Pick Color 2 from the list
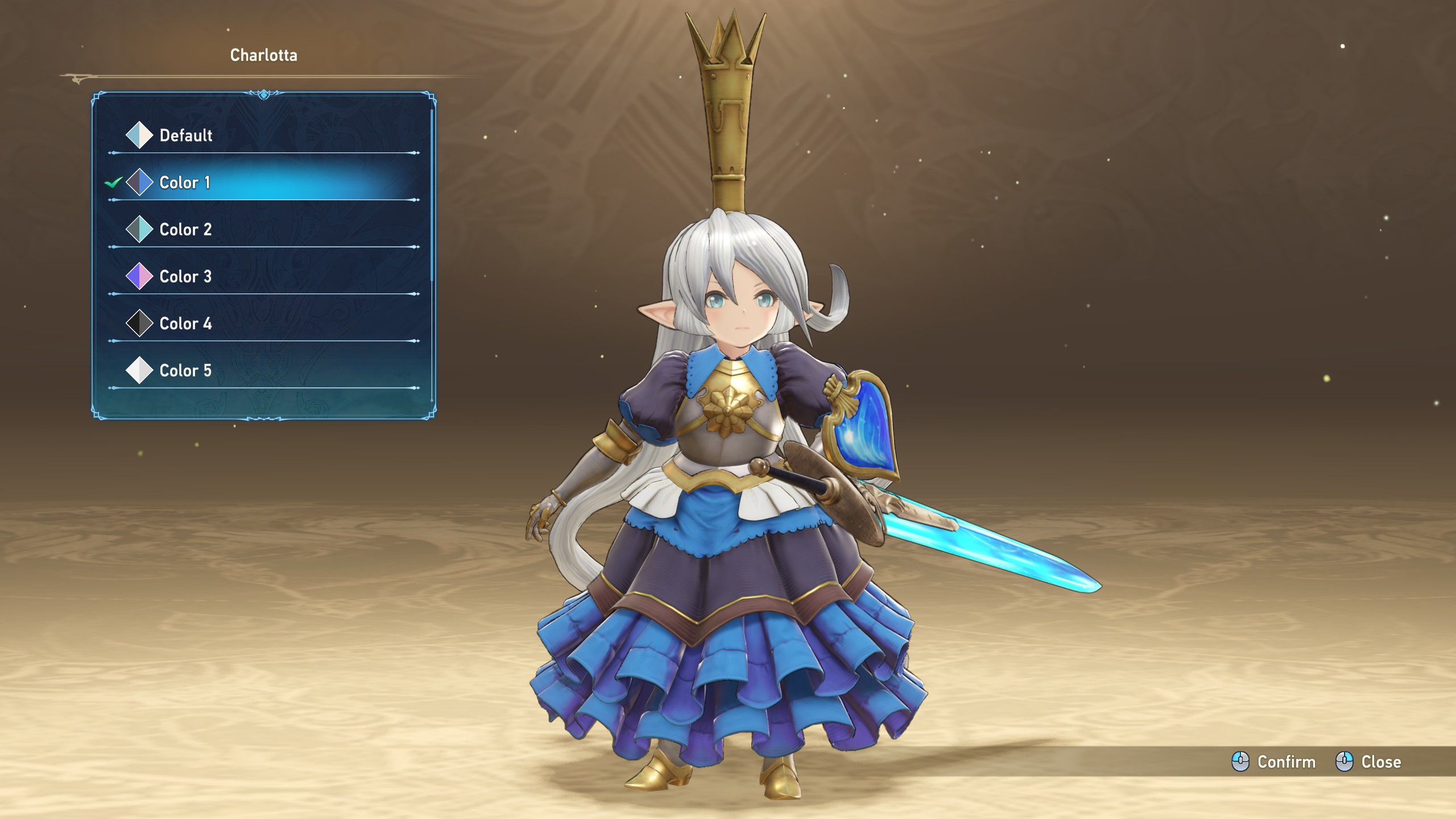This screenshot has height=819, width=1456. [185, 230]
